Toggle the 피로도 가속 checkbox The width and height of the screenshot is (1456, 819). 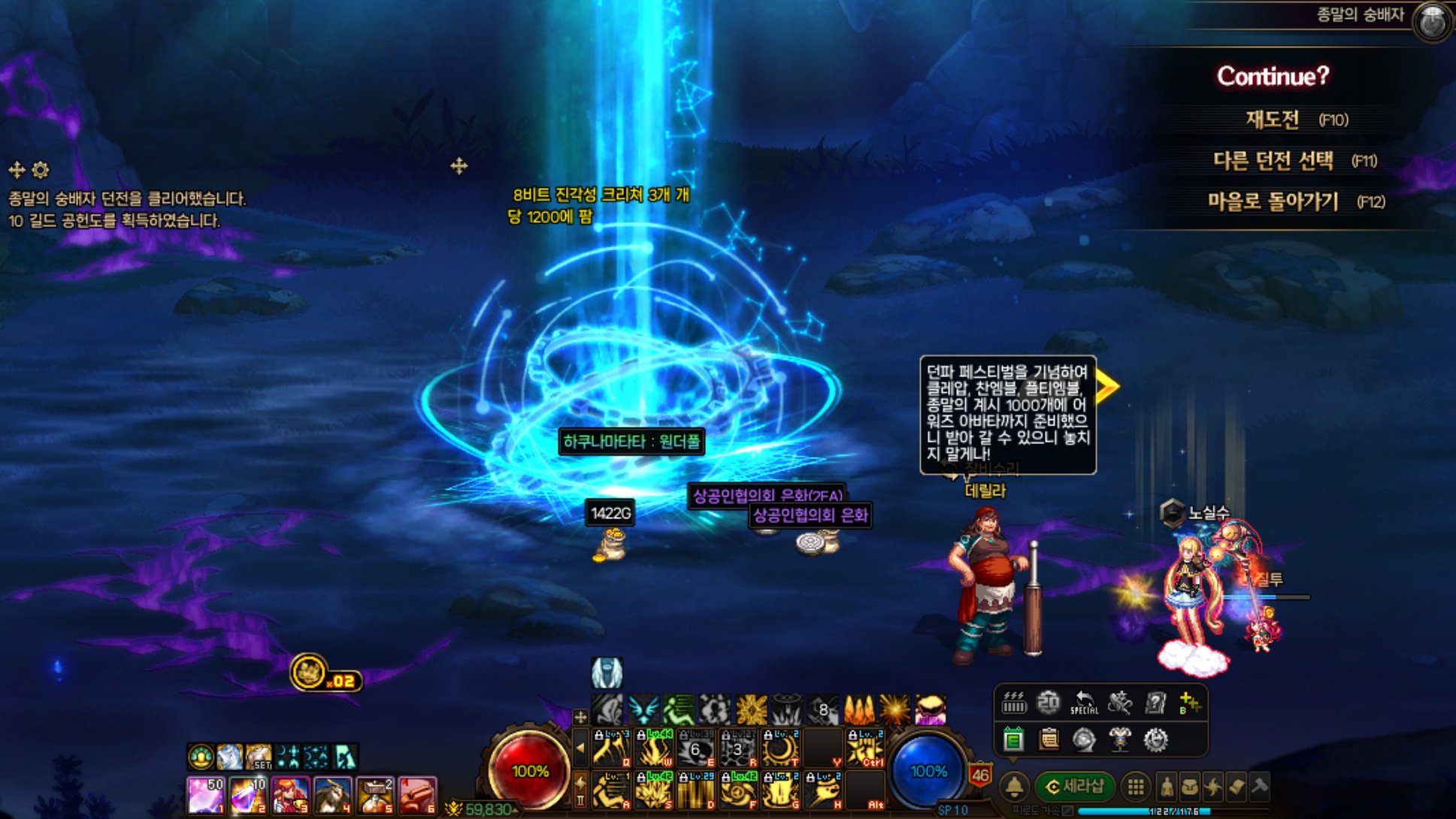[1068, 811]
